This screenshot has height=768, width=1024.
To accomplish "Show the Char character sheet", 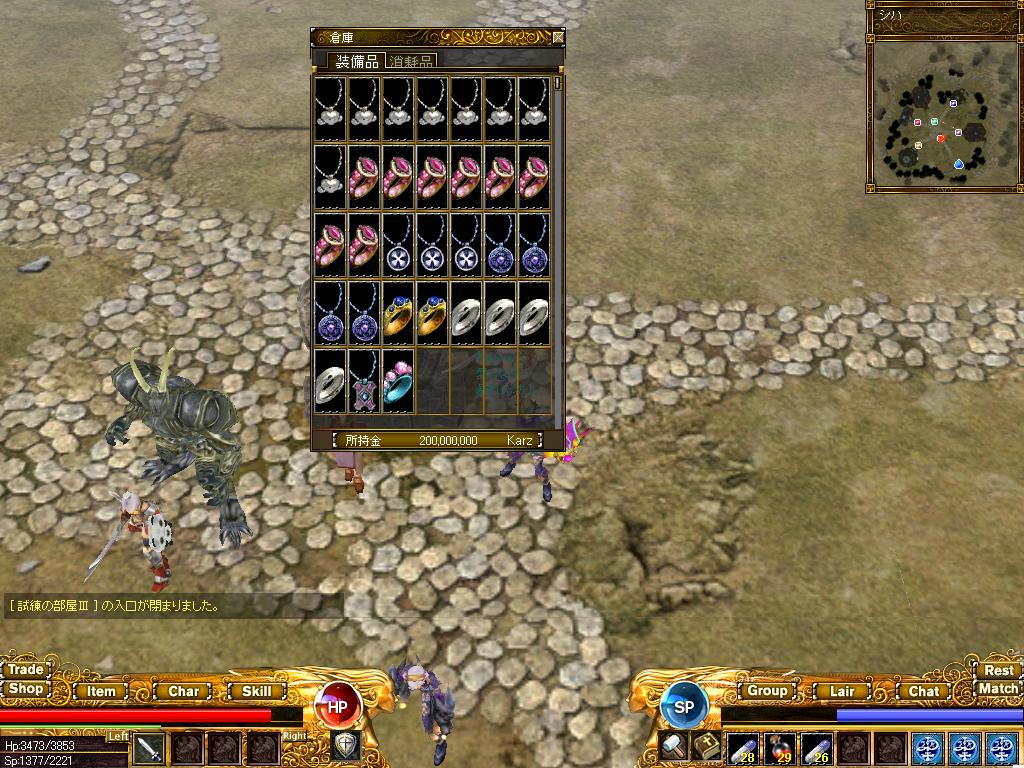I will [183, 691].
